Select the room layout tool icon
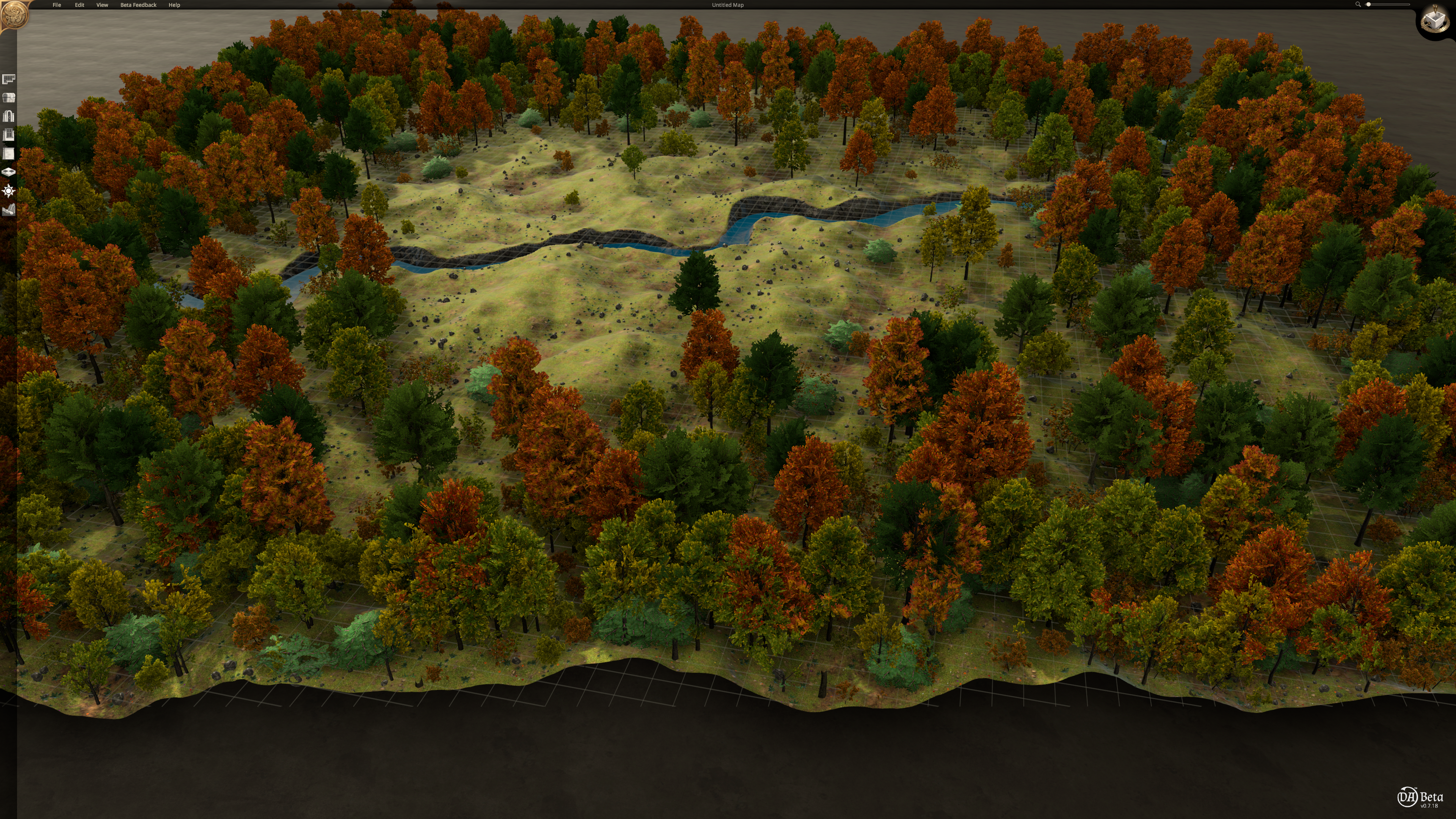This screenshot has width=1456, height=819. [8, 79]
